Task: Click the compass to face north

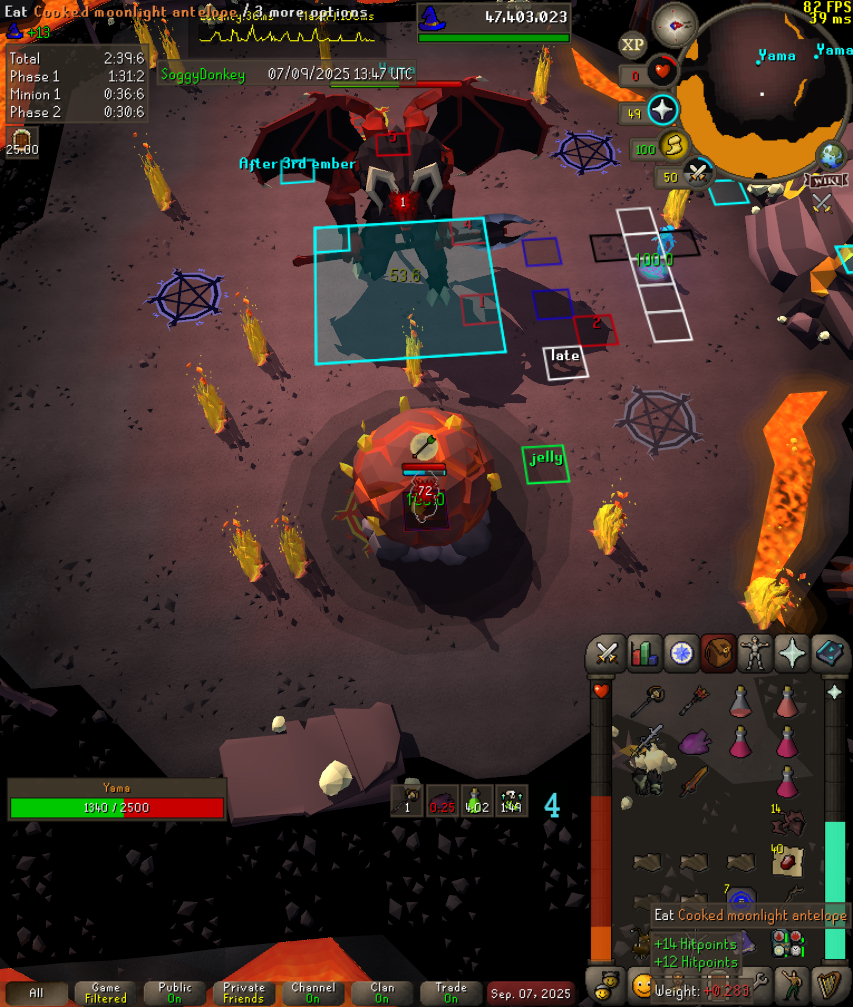Action: [x=675, y=26]
